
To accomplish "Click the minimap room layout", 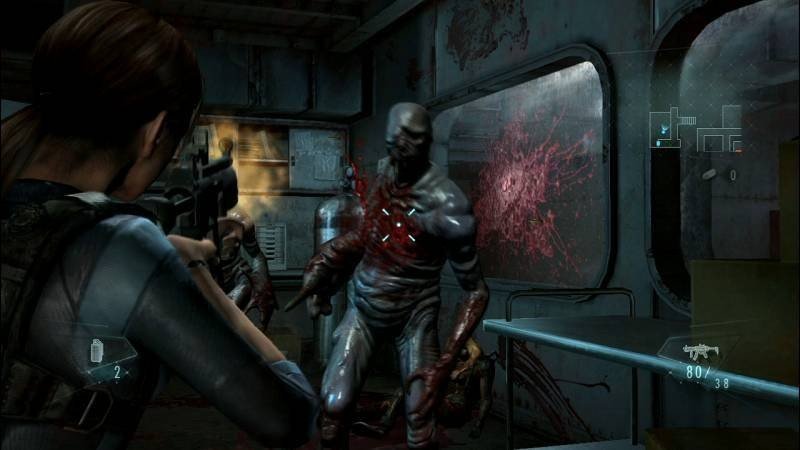I will [x=695, y=126].
